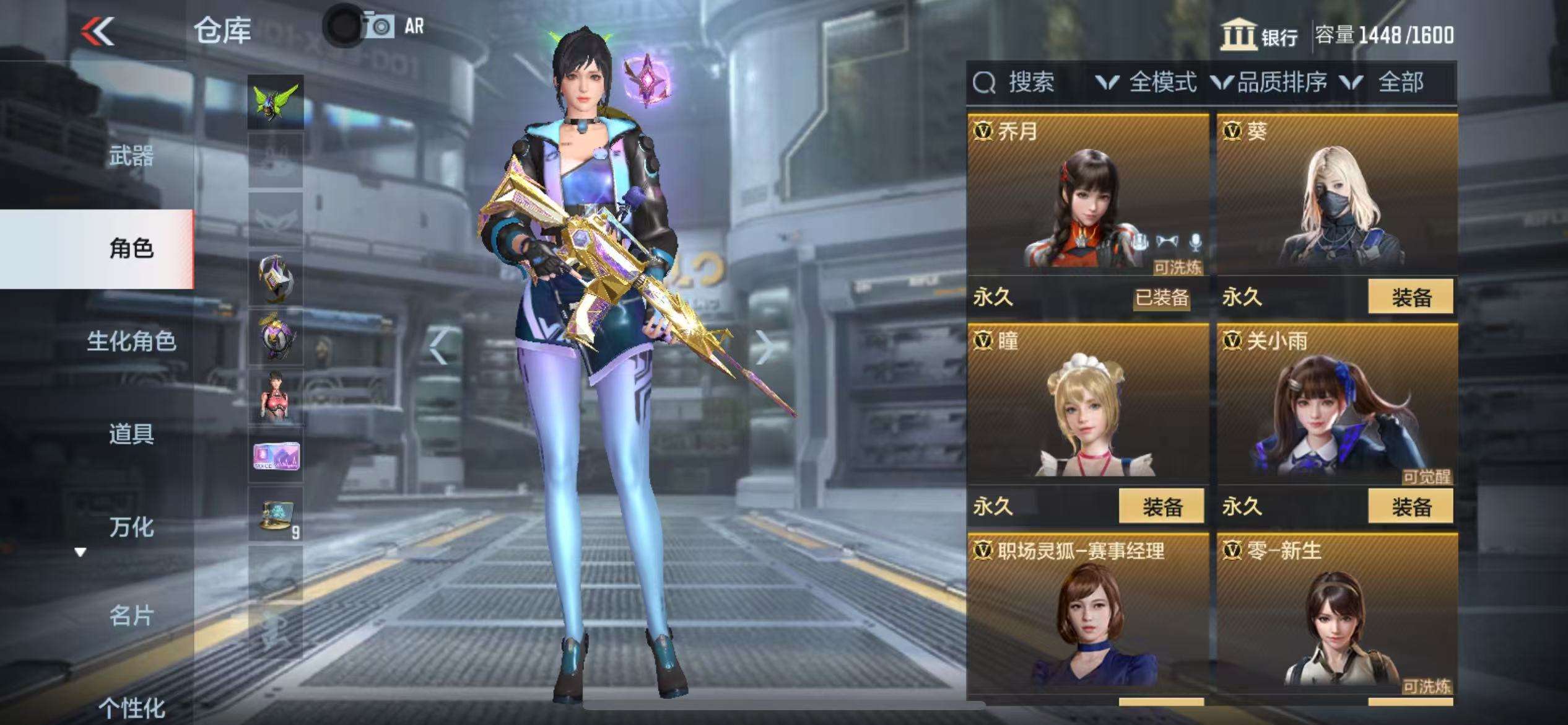The width and height of the screenshot is (1568, 725).
Task: Switch to the 道具 items tab
Action: tap(131, 434)
